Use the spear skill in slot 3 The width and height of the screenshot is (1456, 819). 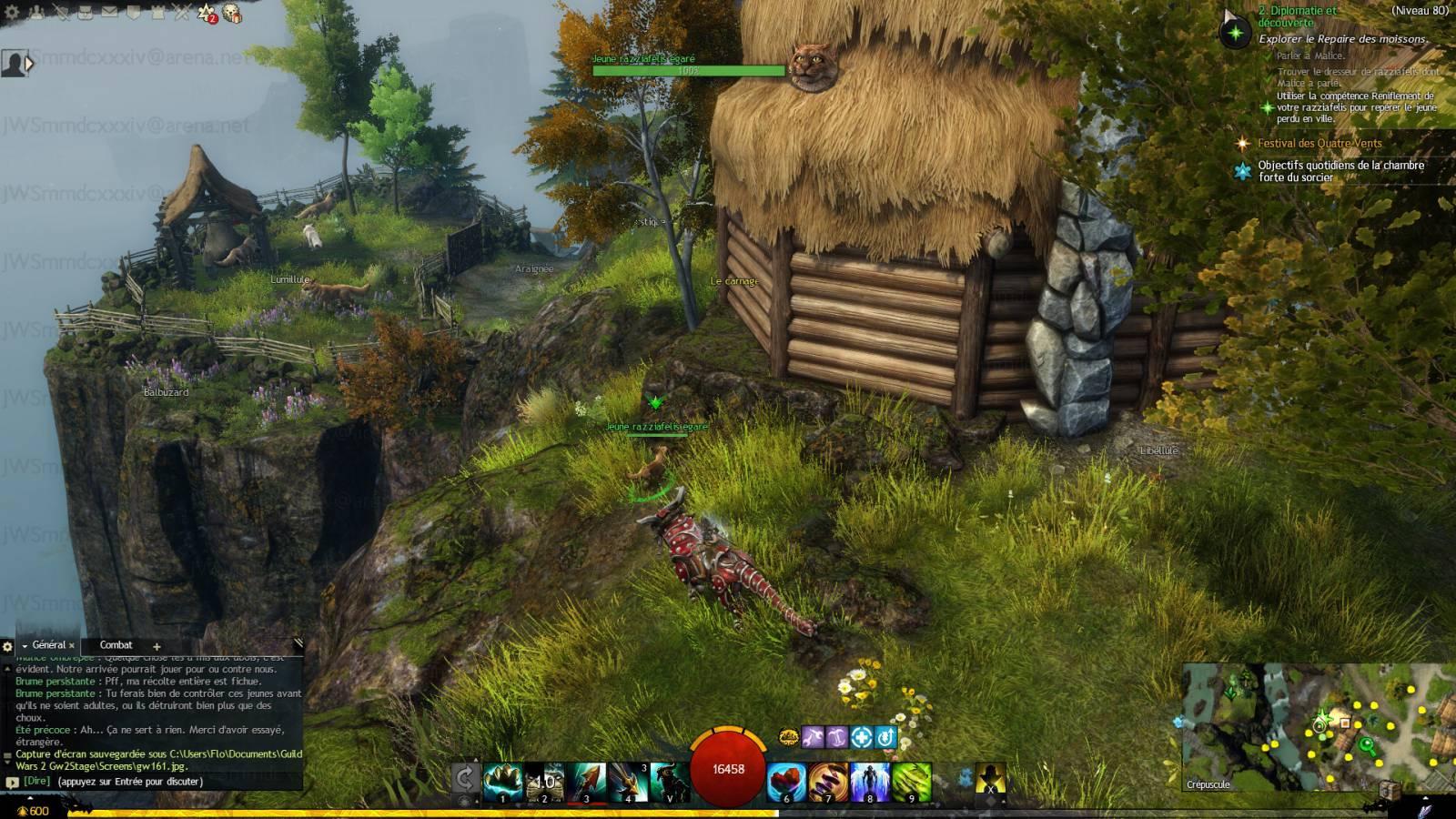(585, 782)
